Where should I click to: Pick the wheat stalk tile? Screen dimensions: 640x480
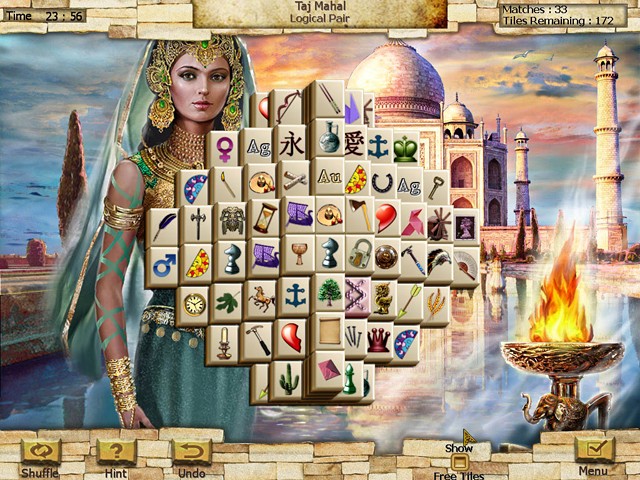pos(435,302)
